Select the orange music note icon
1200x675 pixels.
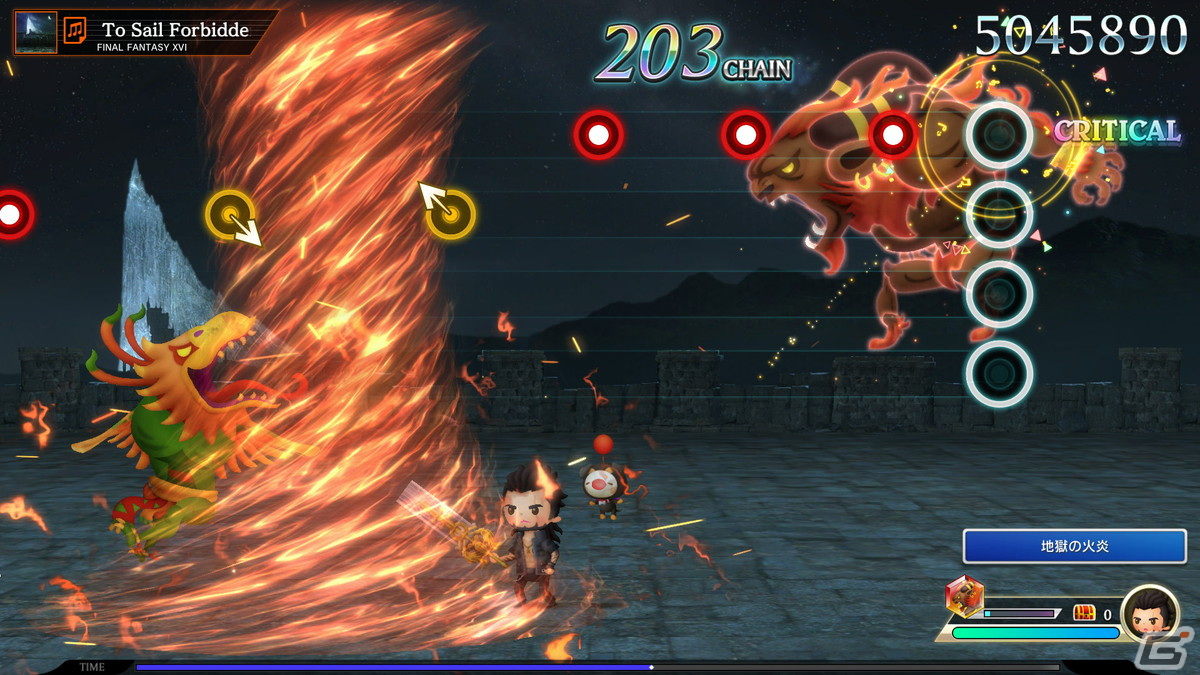pyautogui.click(x=75, y=31)
